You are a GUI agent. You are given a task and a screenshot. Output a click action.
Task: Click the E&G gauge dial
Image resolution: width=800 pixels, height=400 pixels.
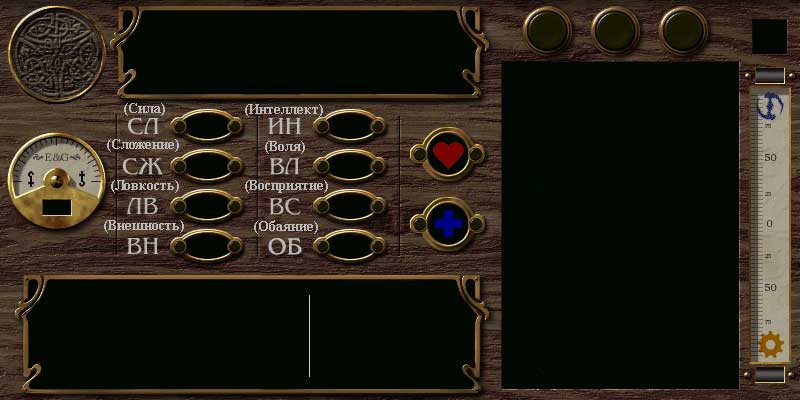(57, 182)
